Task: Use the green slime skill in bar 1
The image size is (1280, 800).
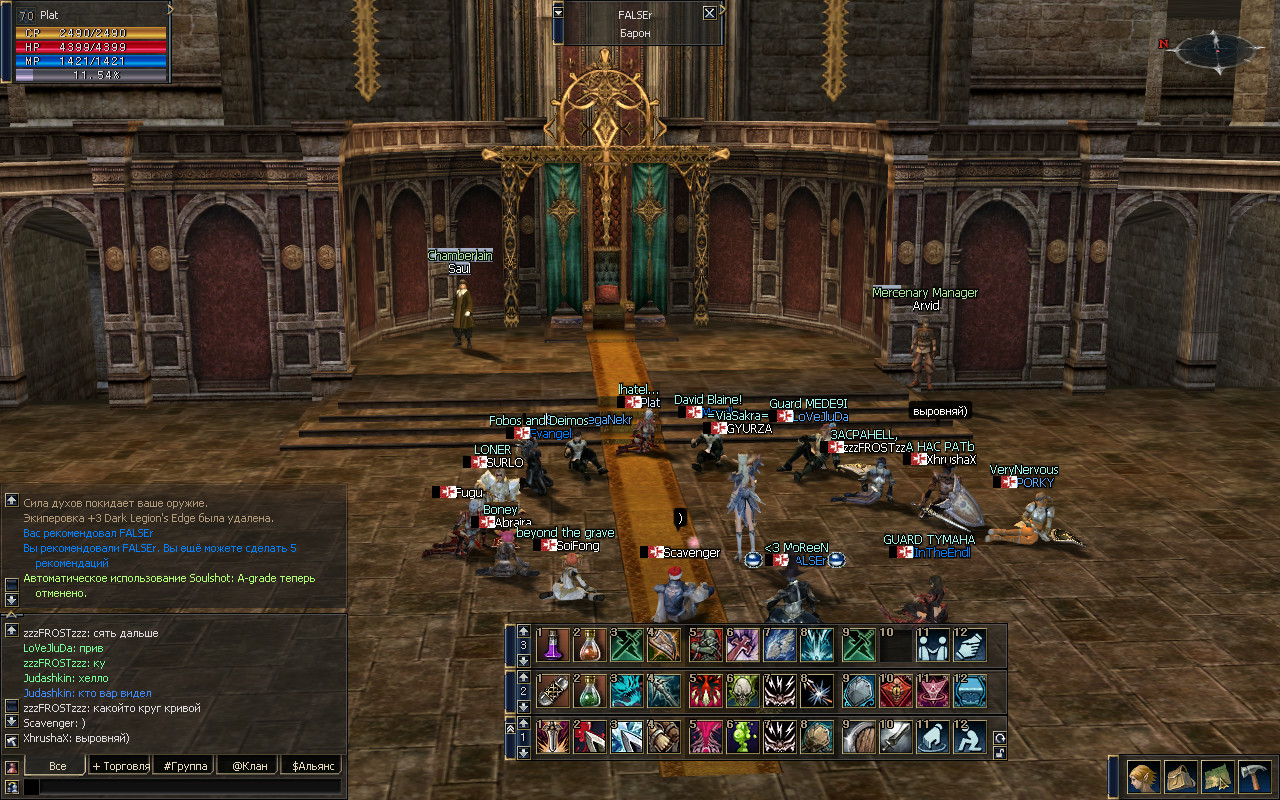Action: pyautogui.click(x=742, y=738)
